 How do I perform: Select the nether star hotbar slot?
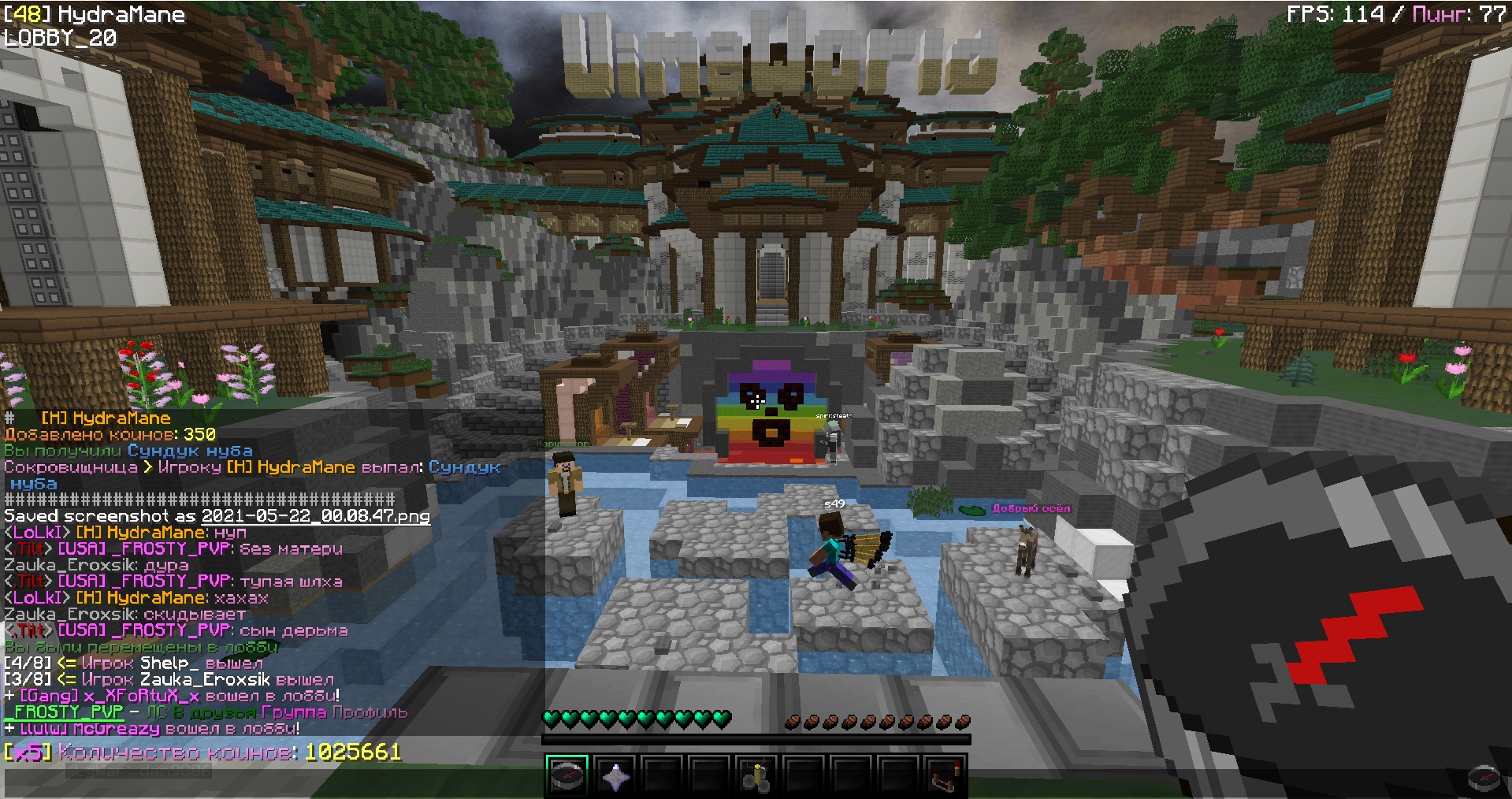point(615,776)
